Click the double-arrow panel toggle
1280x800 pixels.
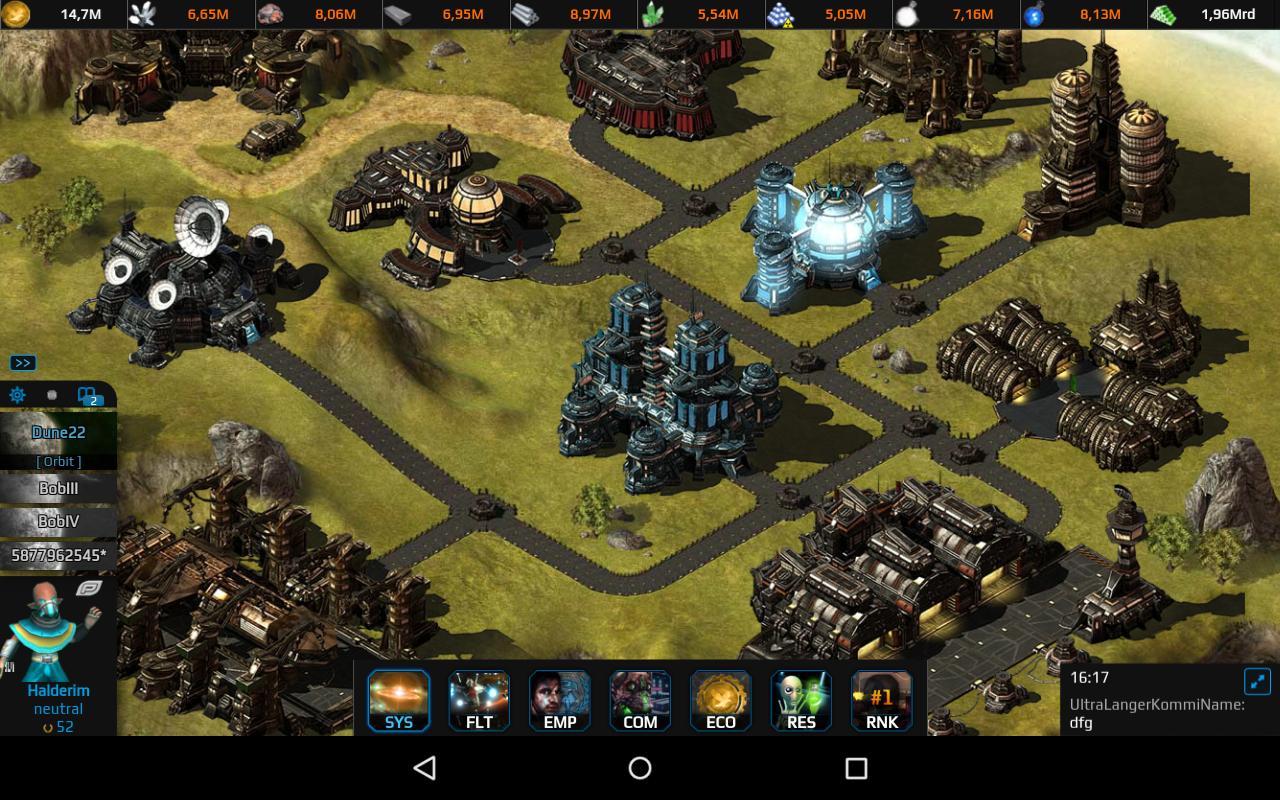[x=23, y=363]
